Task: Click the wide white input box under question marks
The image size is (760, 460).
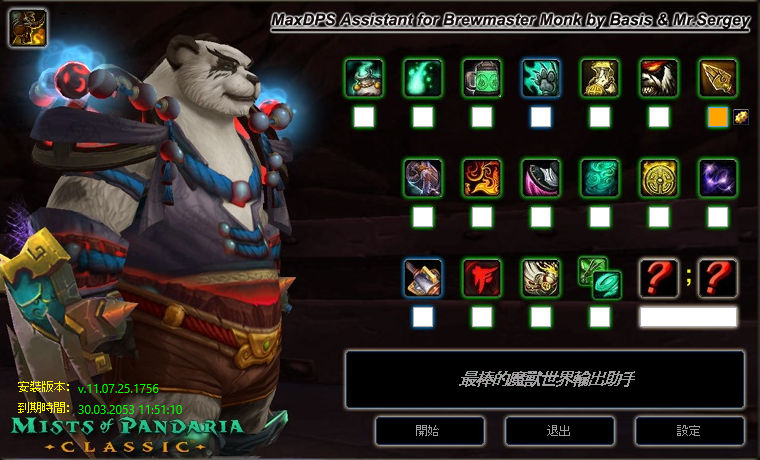Action: (x=688, y=317)
